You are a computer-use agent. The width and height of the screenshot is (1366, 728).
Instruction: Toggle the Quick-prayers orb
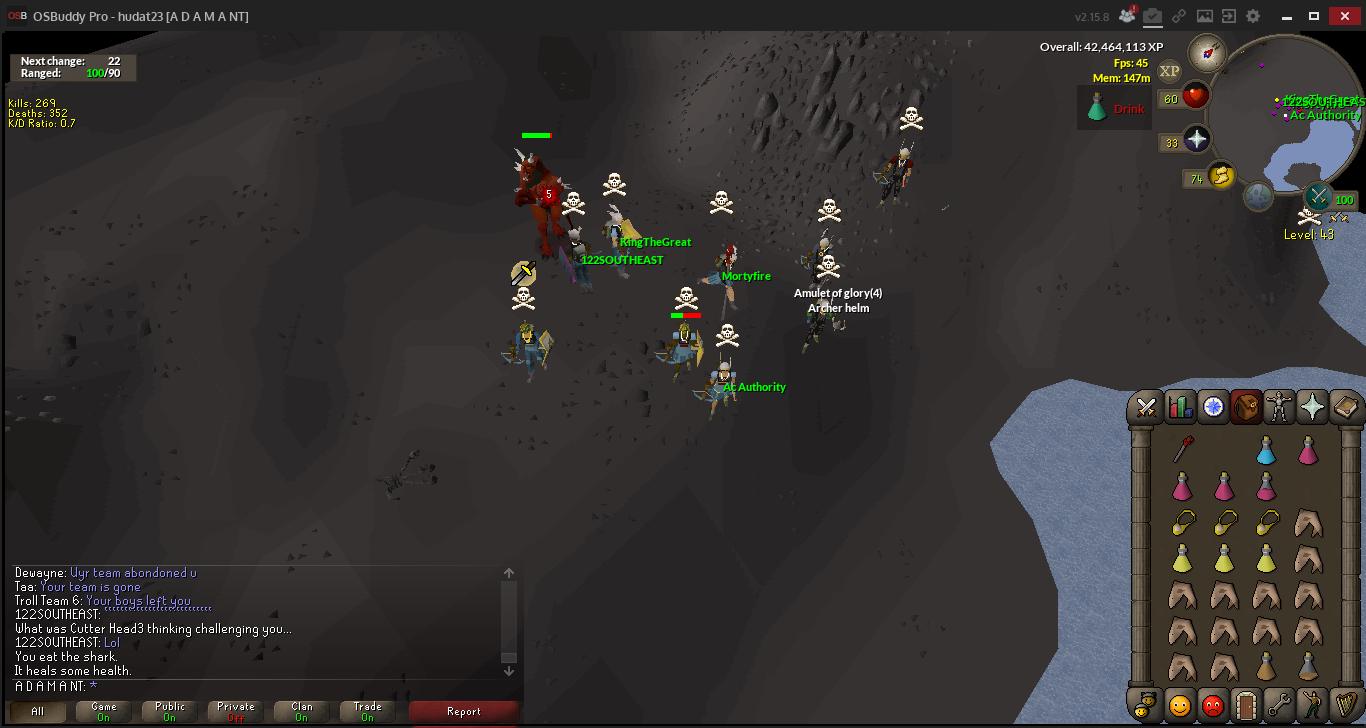[1197, 140]
